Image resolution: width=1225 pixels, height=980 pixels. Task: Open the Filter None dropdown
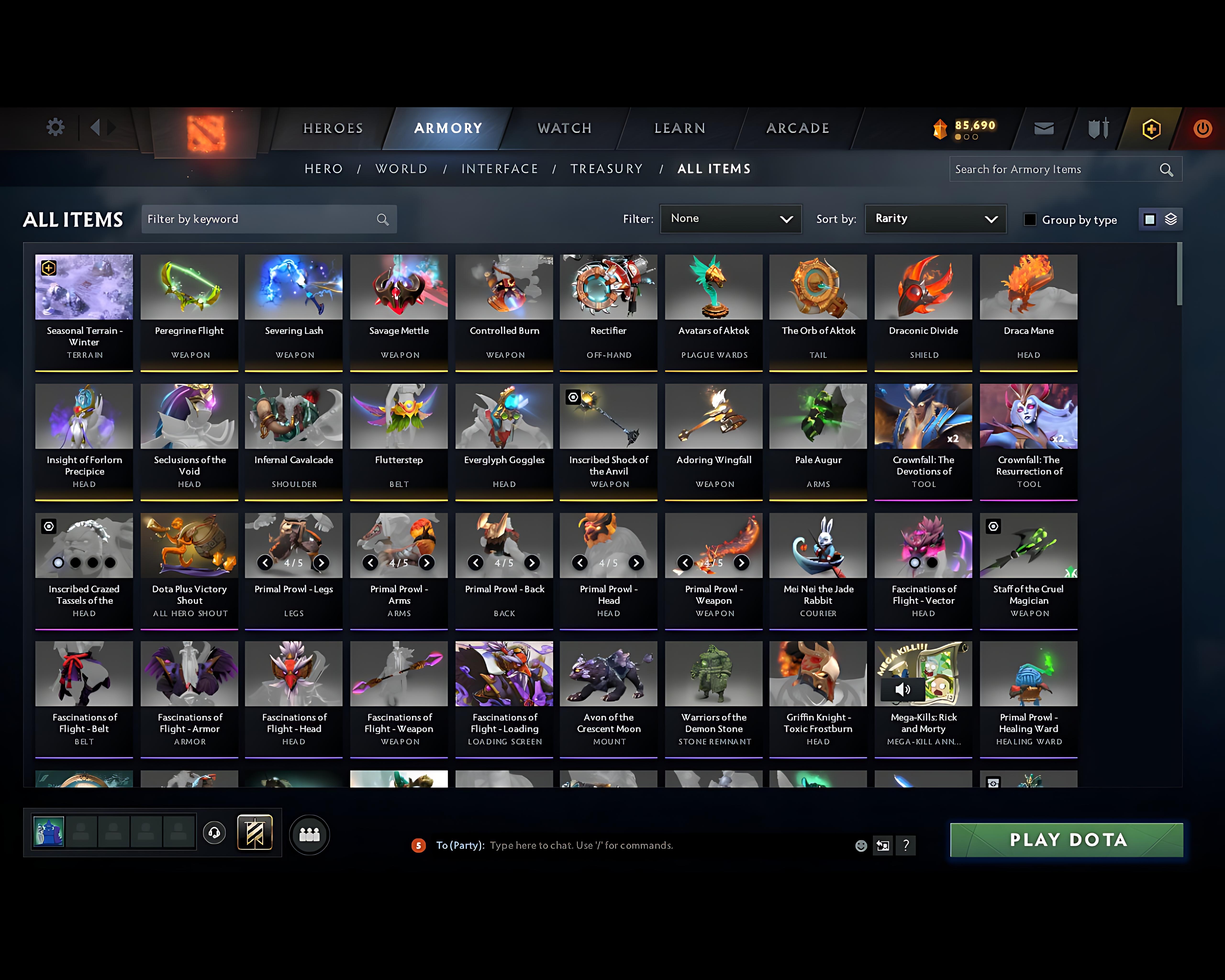click(x=731, y=219)
